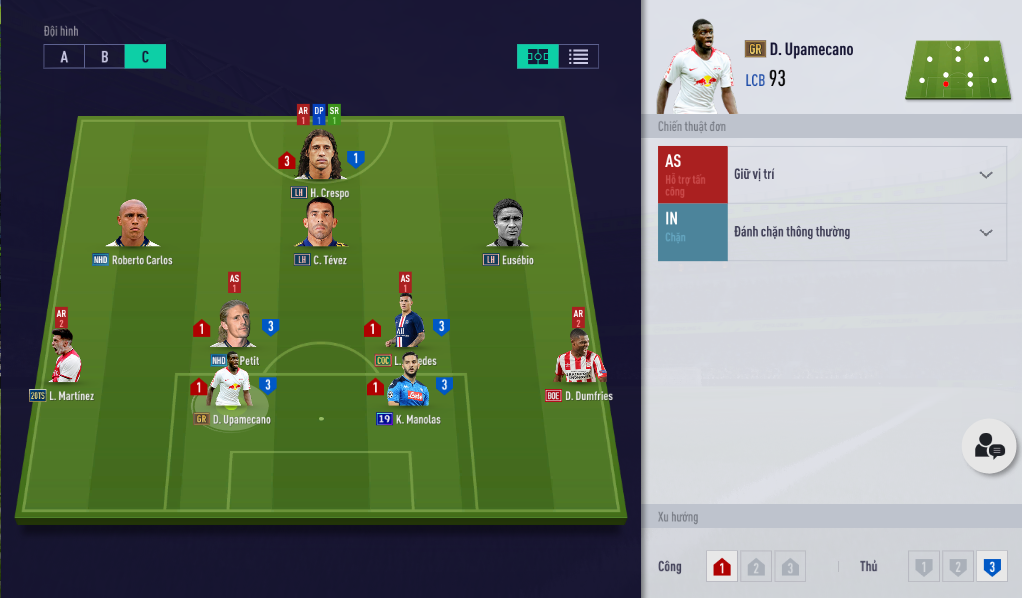The width and height of the screenshot is (1022, 598).
Task: Set attack tendency (Công) to level 3
Action: pos(790,567)
